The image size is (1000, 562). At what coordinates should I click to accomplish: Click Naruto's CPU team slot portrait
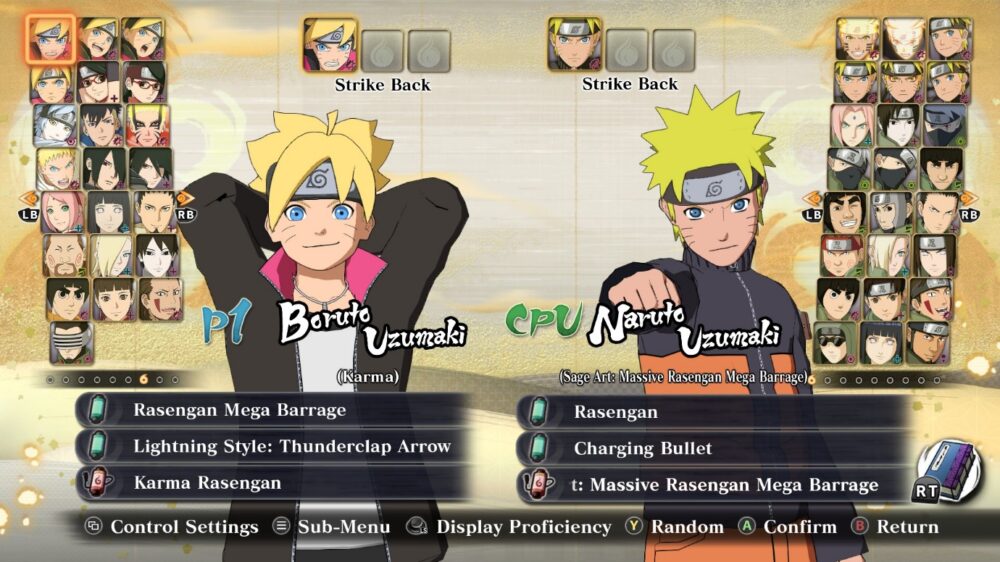(x=574, y=46)
